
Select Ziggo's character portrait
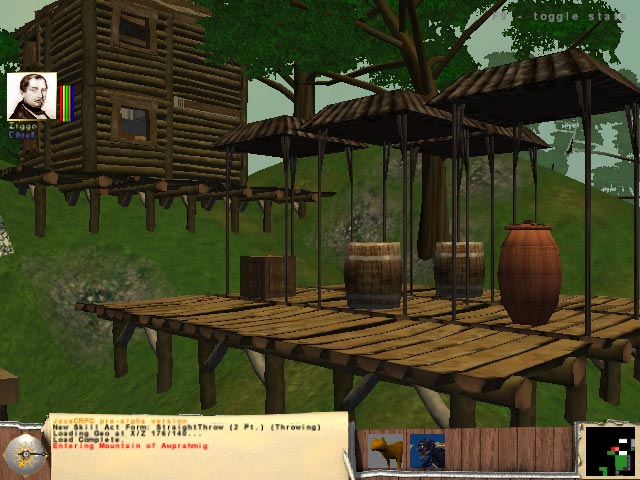point(32,97)
